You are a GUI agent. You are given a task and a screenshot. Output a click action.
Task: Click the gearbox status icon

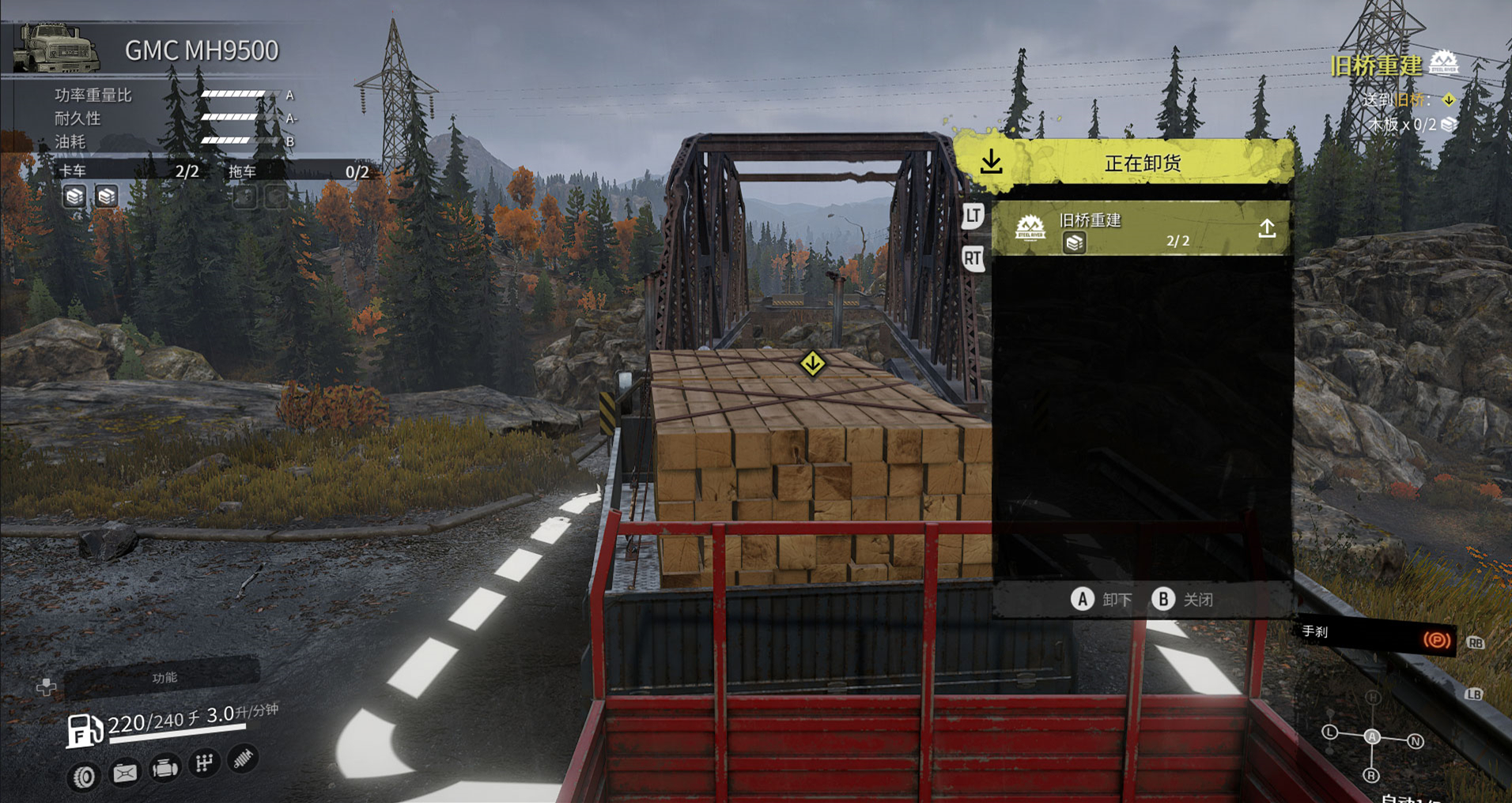pyautogui.click(x=204, y=763)
